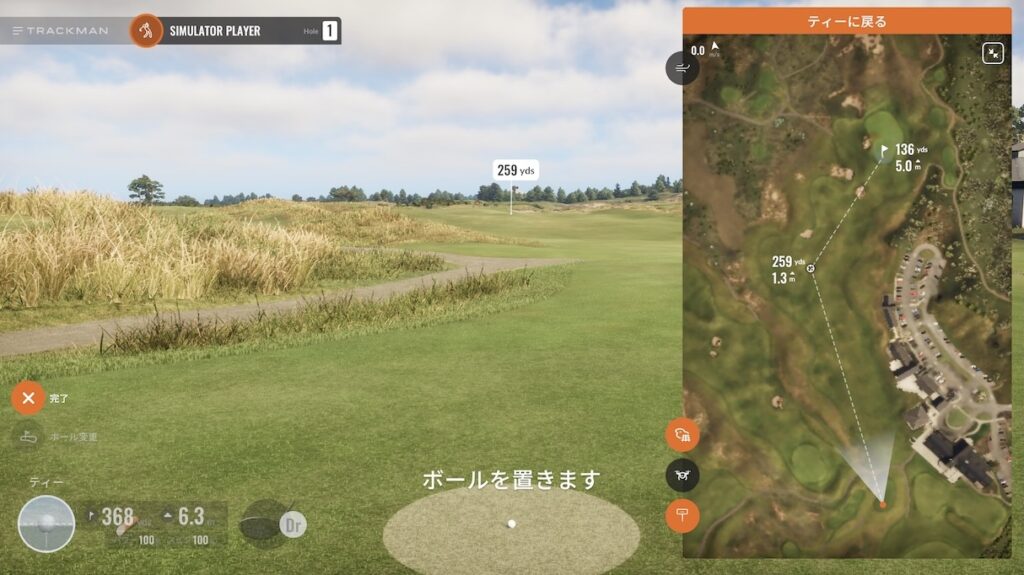
Task: Select the 259 yds target marker on map
Action: pyautogui.click(x=810, y=268)
